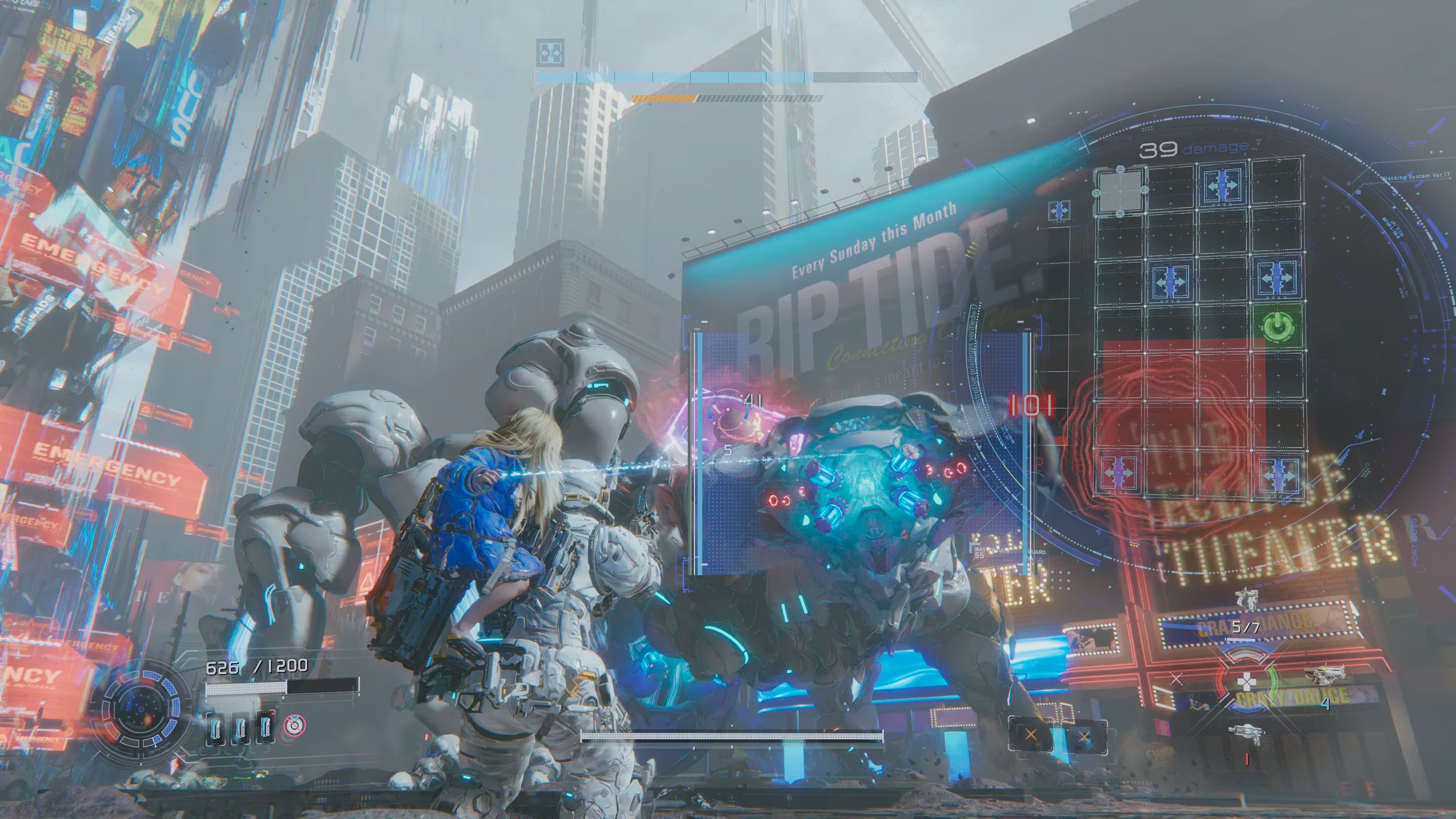1456x819 pixels.
Task: Click the crossed-out pink circle status icon
Action: [293, 725]
